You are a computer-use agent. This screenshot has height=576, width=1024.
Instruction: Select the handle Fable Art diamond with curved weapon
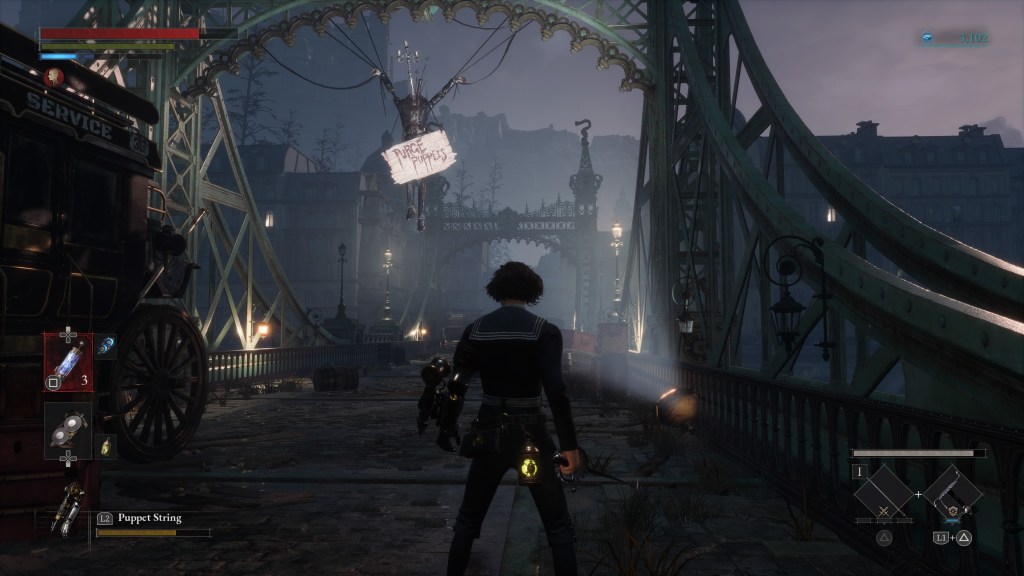[952, 493]
